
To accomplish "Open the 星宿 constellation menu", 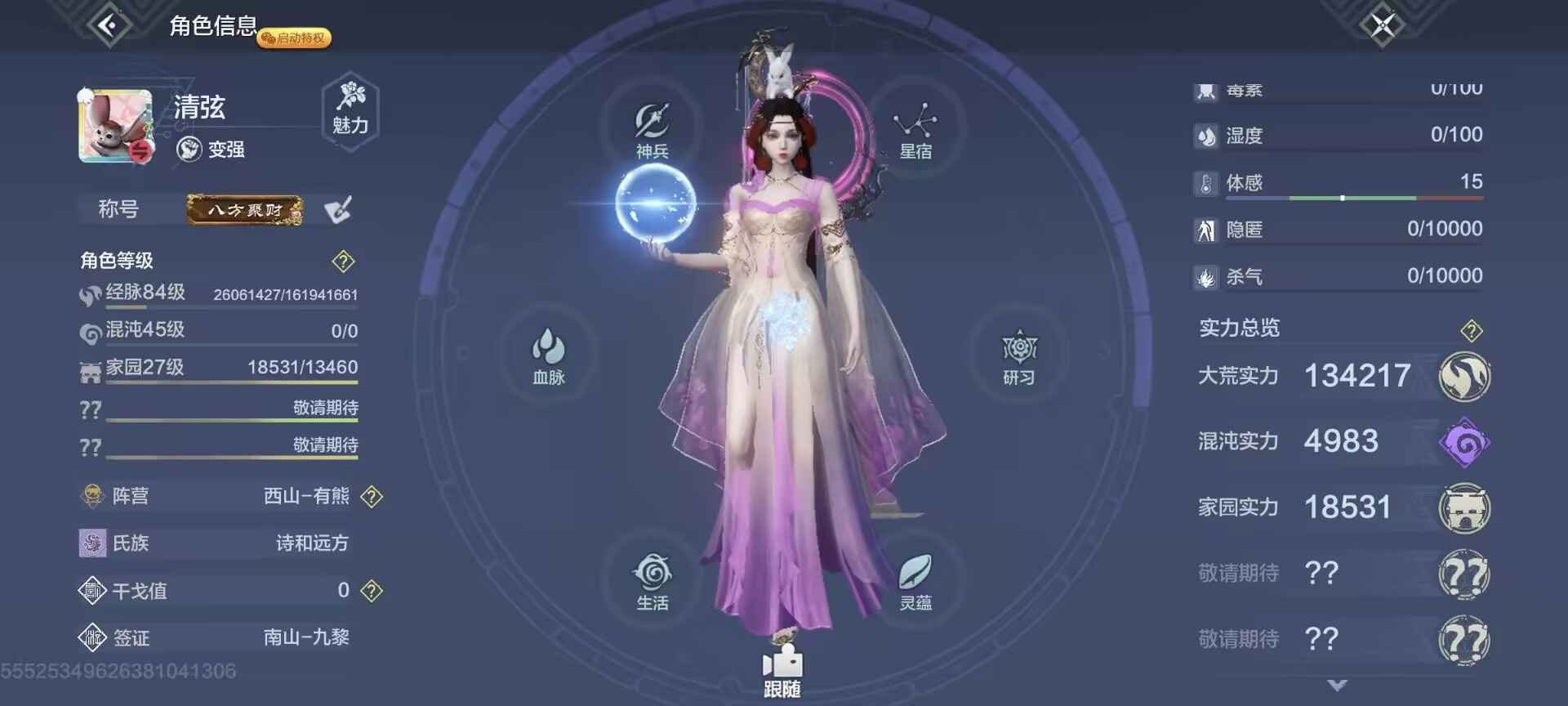I will [x=915, y=130].
